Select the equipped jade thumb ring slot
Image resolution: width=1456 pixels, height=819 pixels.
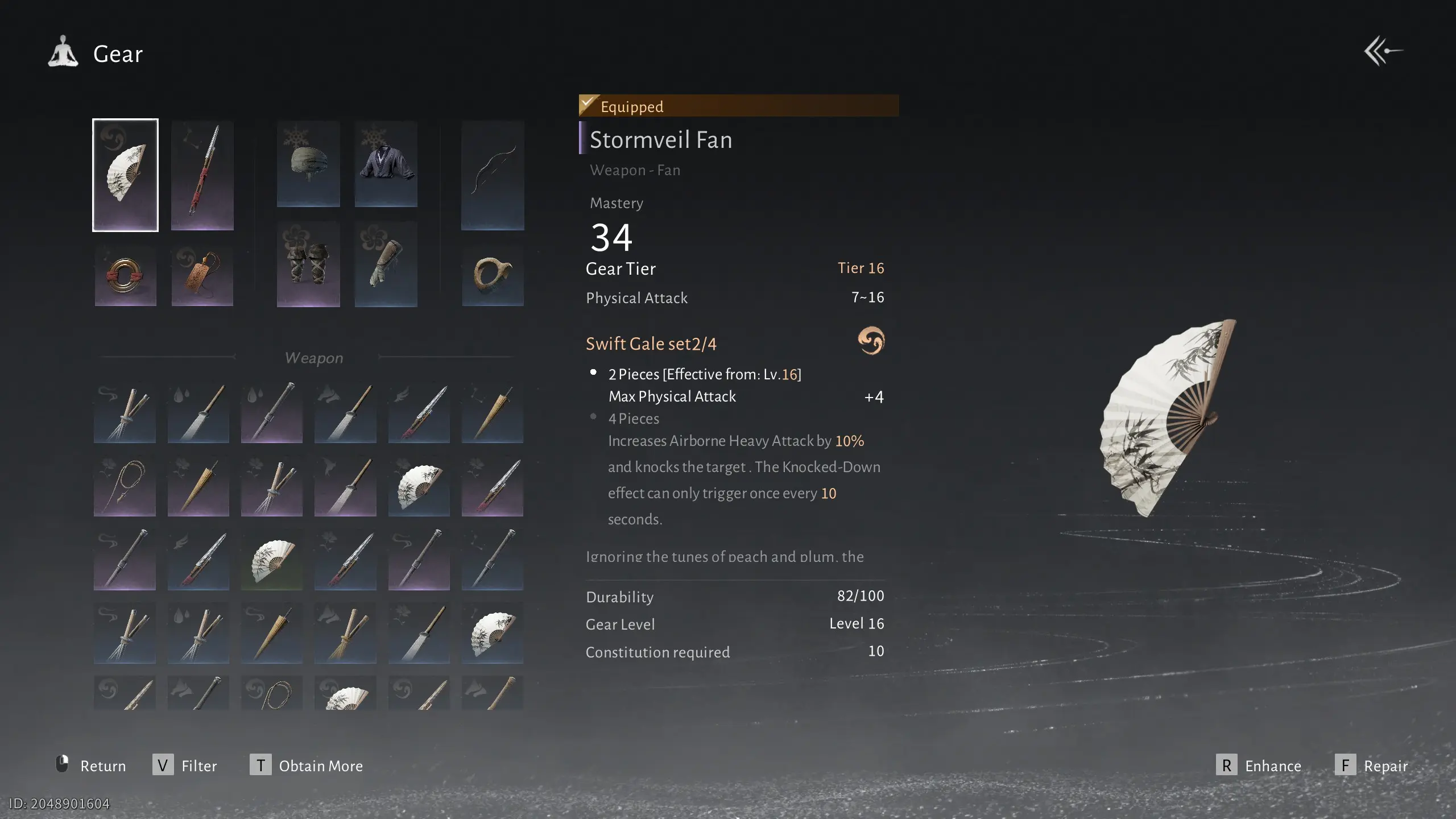[493, 276]
